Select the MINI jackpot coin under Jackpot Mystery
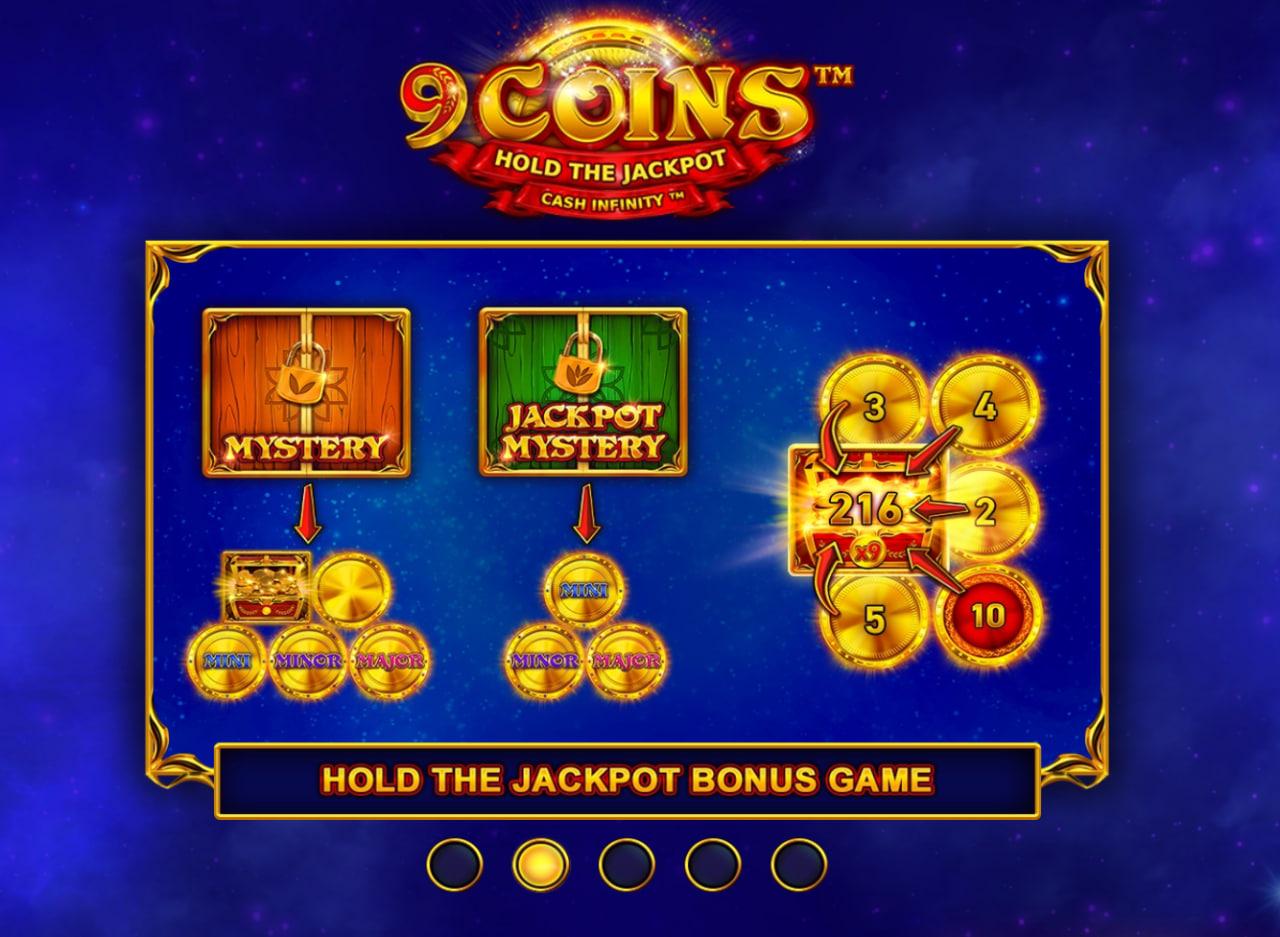 coord(584,590)
